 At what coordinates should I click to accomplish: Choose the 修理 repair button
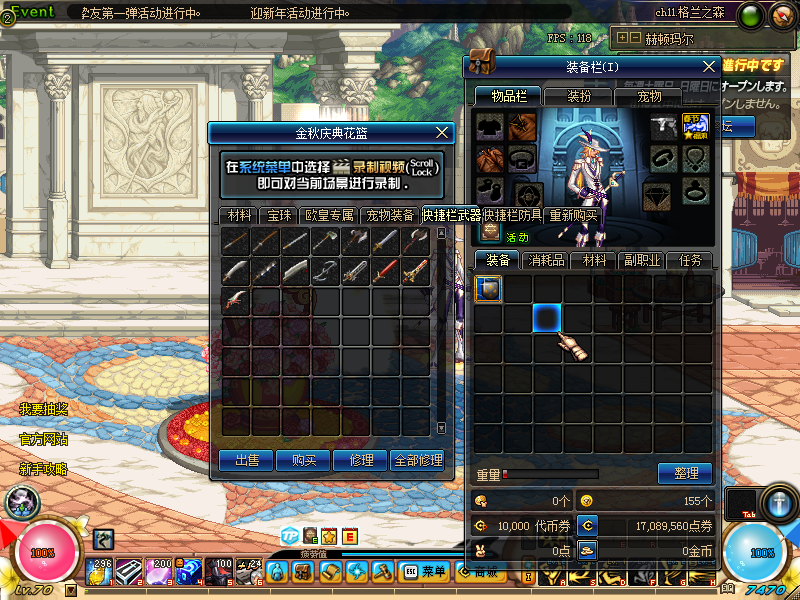[361, 460]
